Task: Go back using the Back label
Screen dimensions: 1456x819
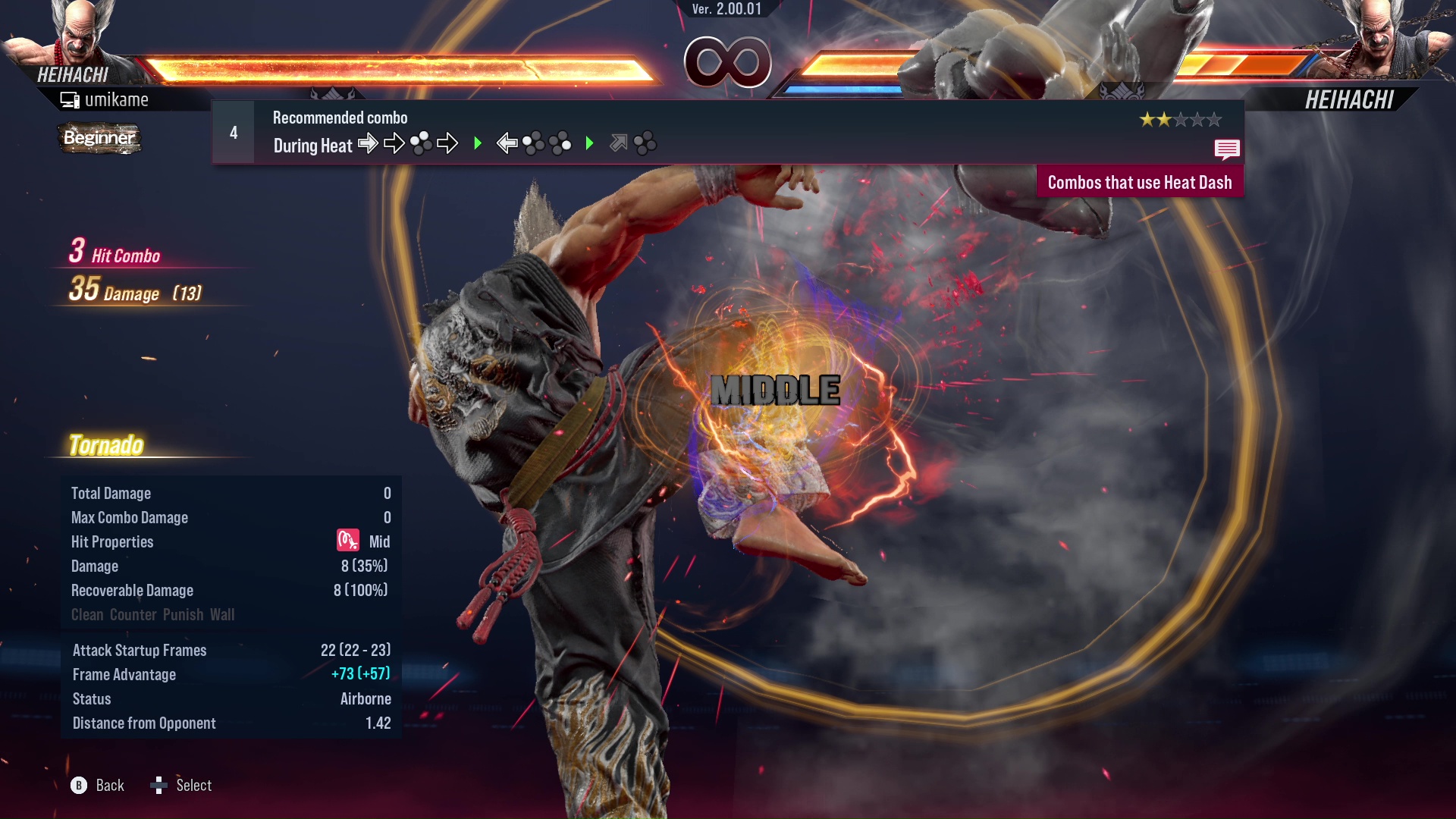Action: point(109,786)
